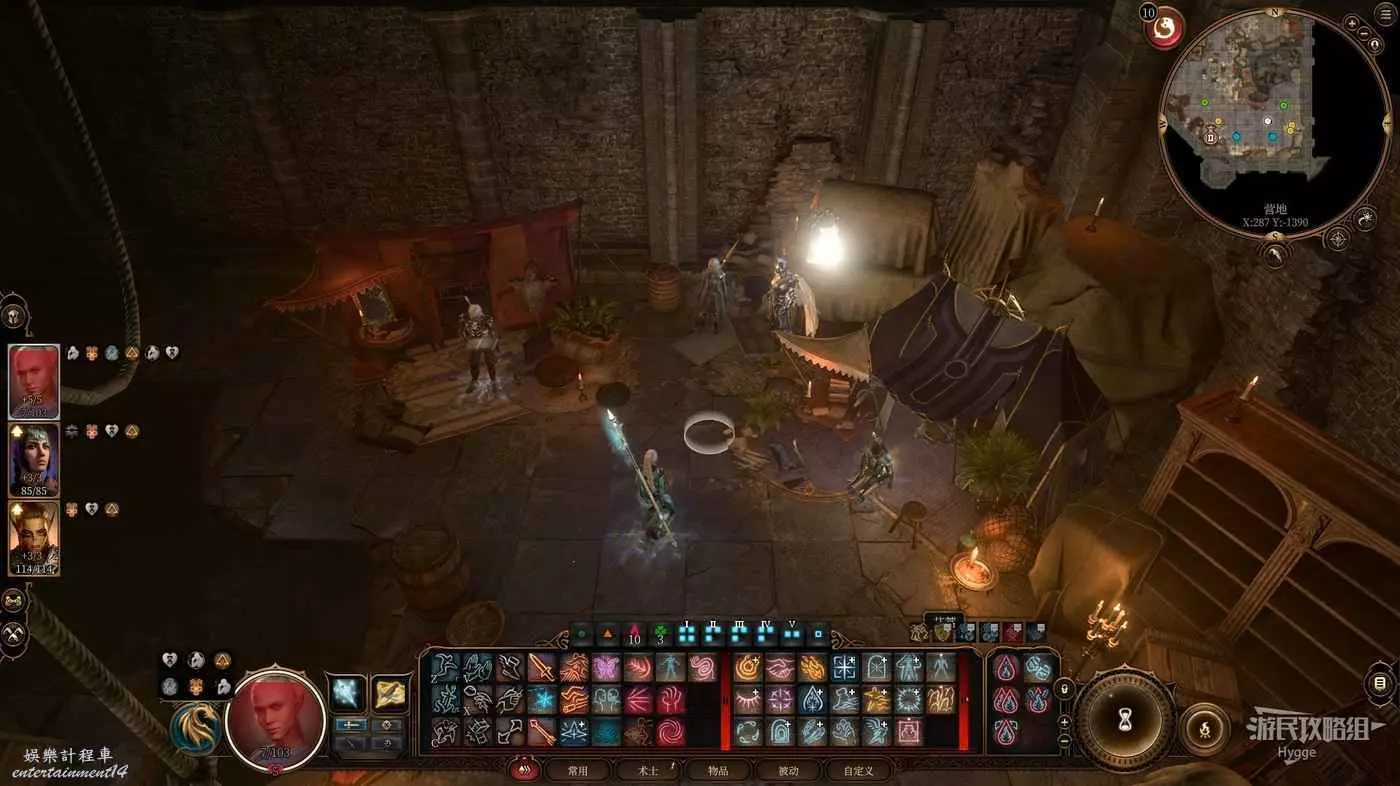Use the sword main-hand attack icon

point(541,667)
